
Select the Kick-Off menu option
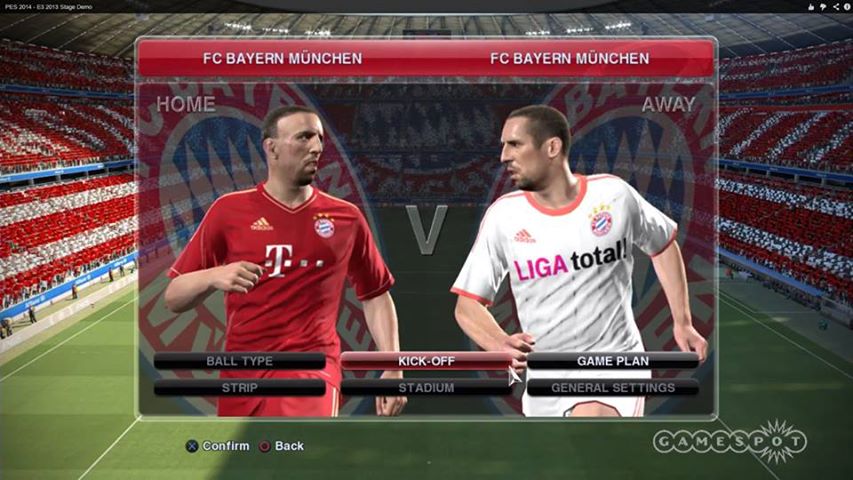[426, 361]
